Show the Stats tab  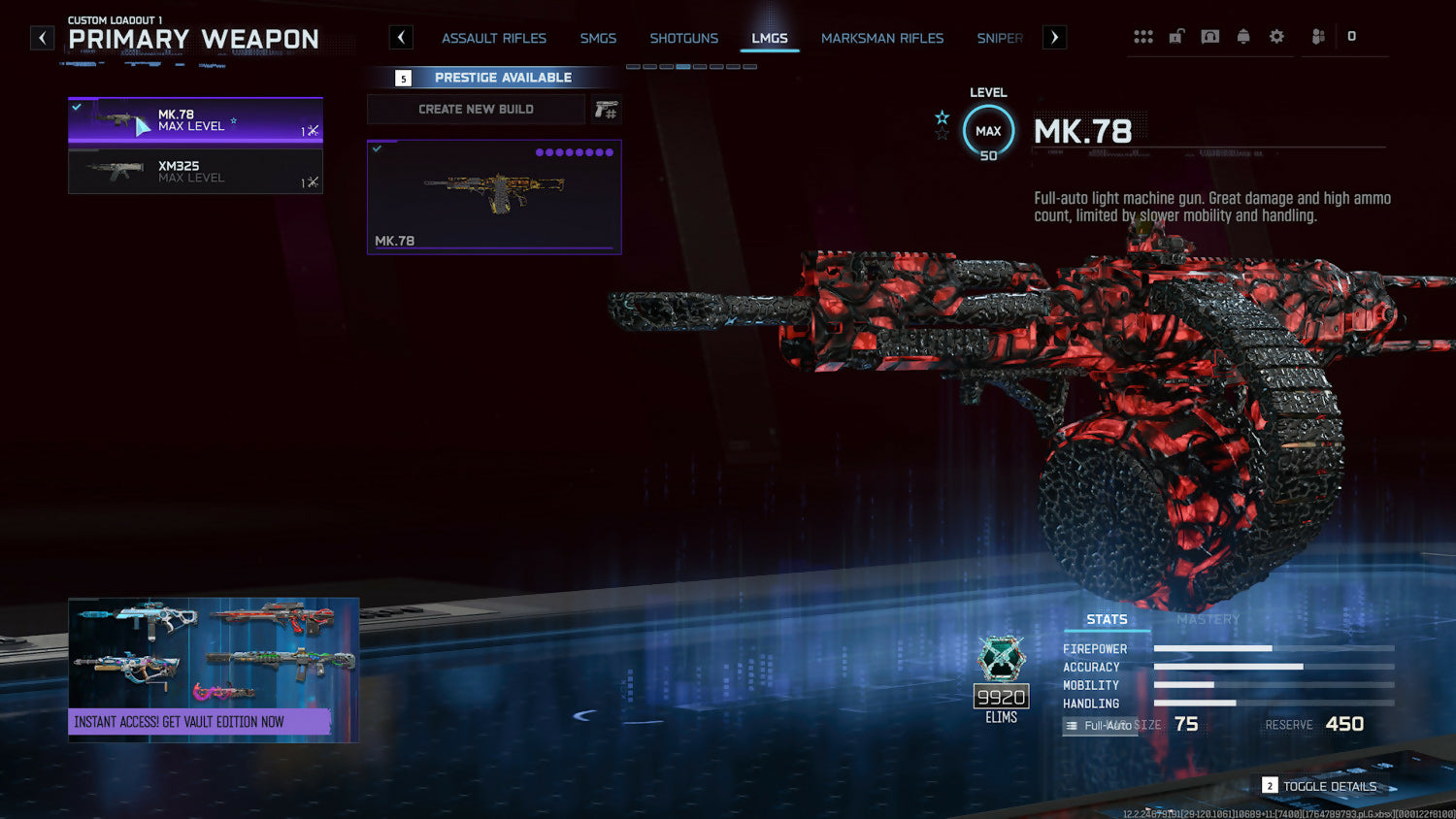pyautogui.click(x=1107, y=619)
